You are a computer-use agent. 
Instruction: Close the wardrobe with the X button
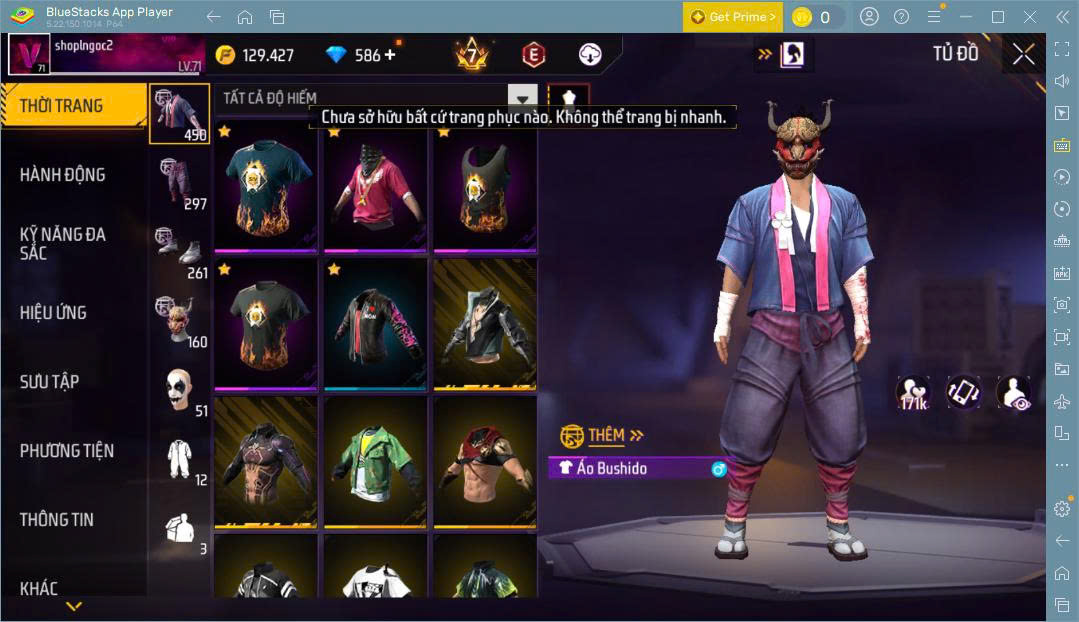click(1023, 54)
